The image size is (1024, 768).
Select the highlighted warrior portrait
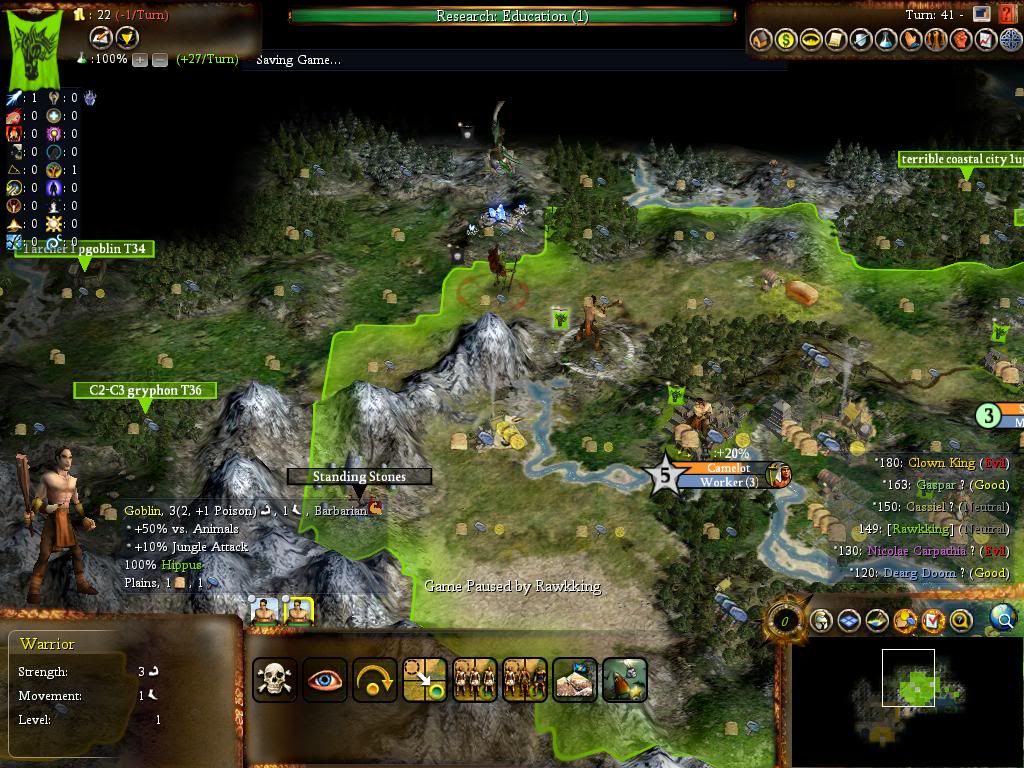point(298,611)
